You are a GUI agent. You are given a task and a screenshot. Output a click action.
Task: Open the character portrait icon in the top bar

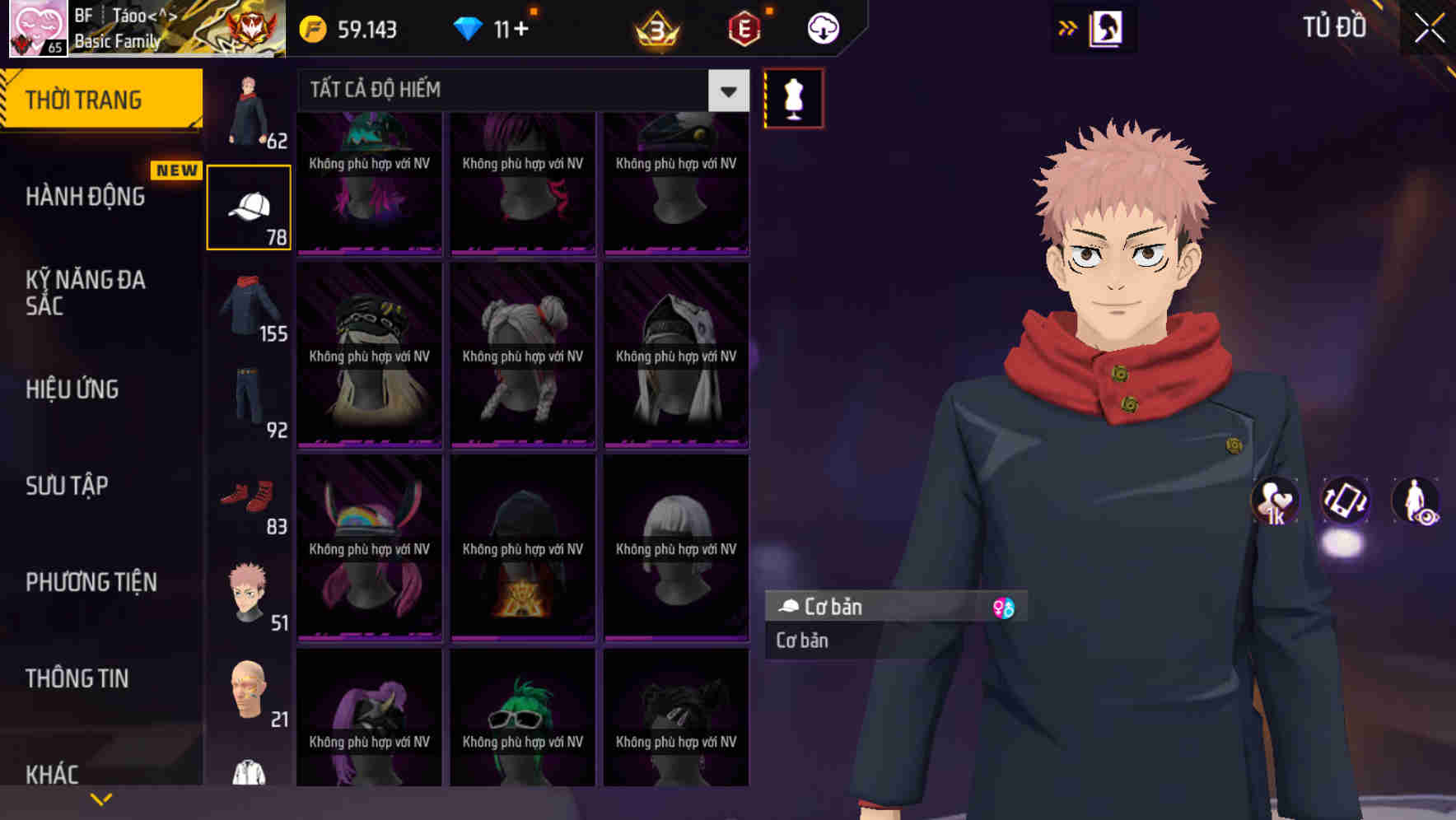pyautogui.click(x=1104, y=27)
